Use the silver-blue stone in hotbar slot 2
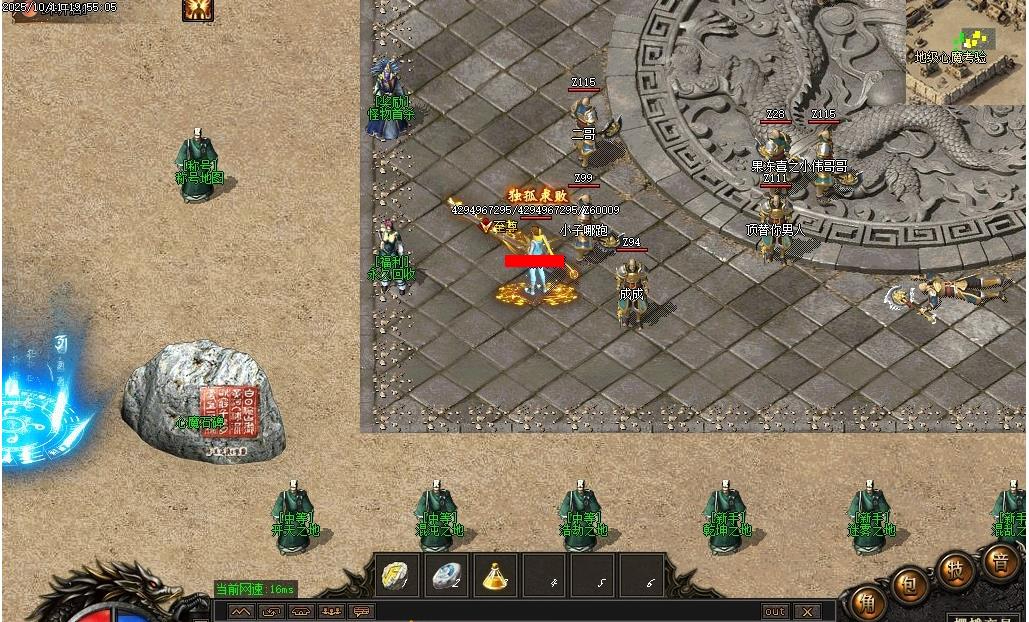The image size is (1029, 622). 445,575
